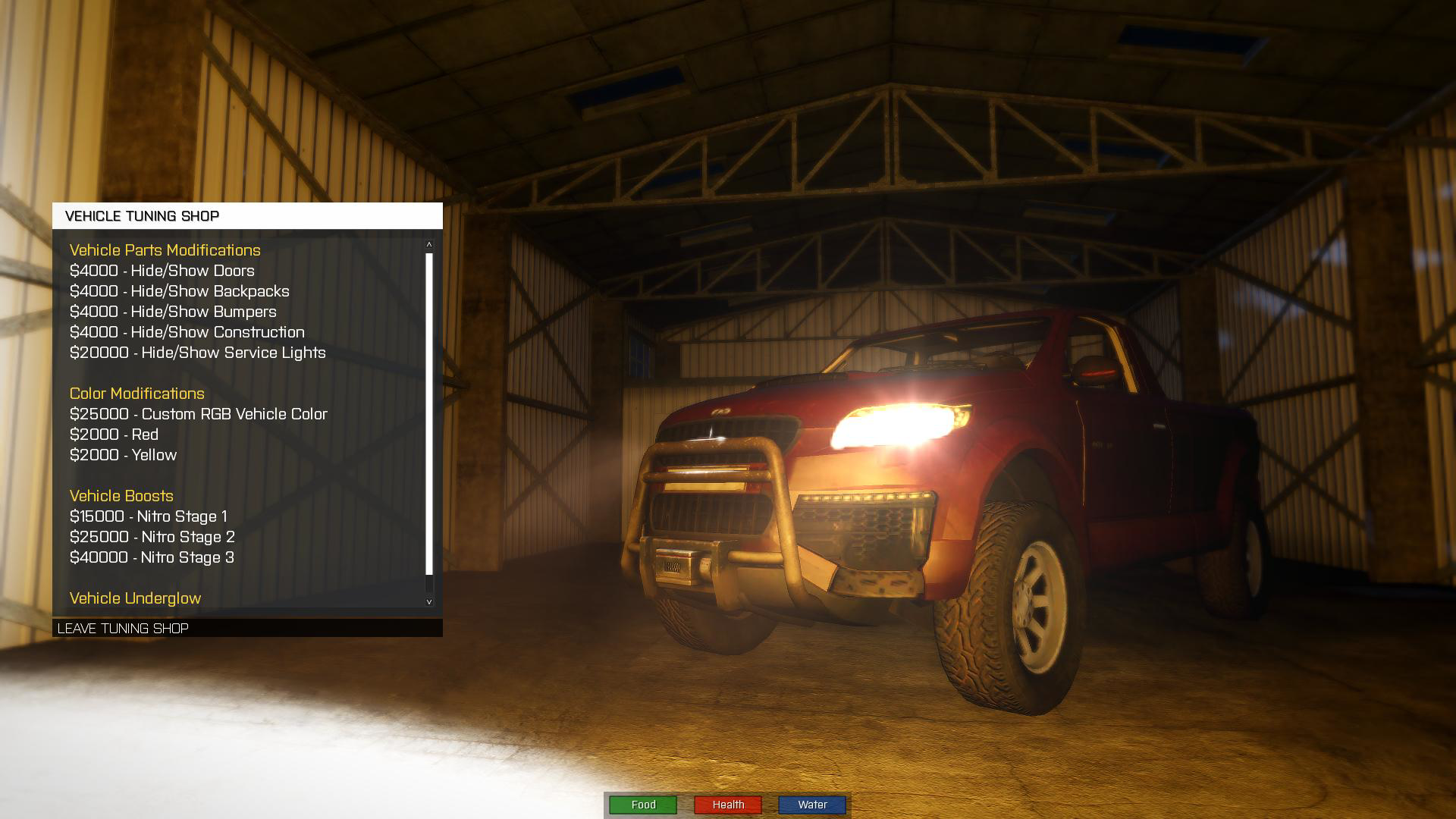Purchase Nitro Stage 3 boost
The height and width of the screenshot is (819, 1456).
pyautogui.click(x=152, y=557)
